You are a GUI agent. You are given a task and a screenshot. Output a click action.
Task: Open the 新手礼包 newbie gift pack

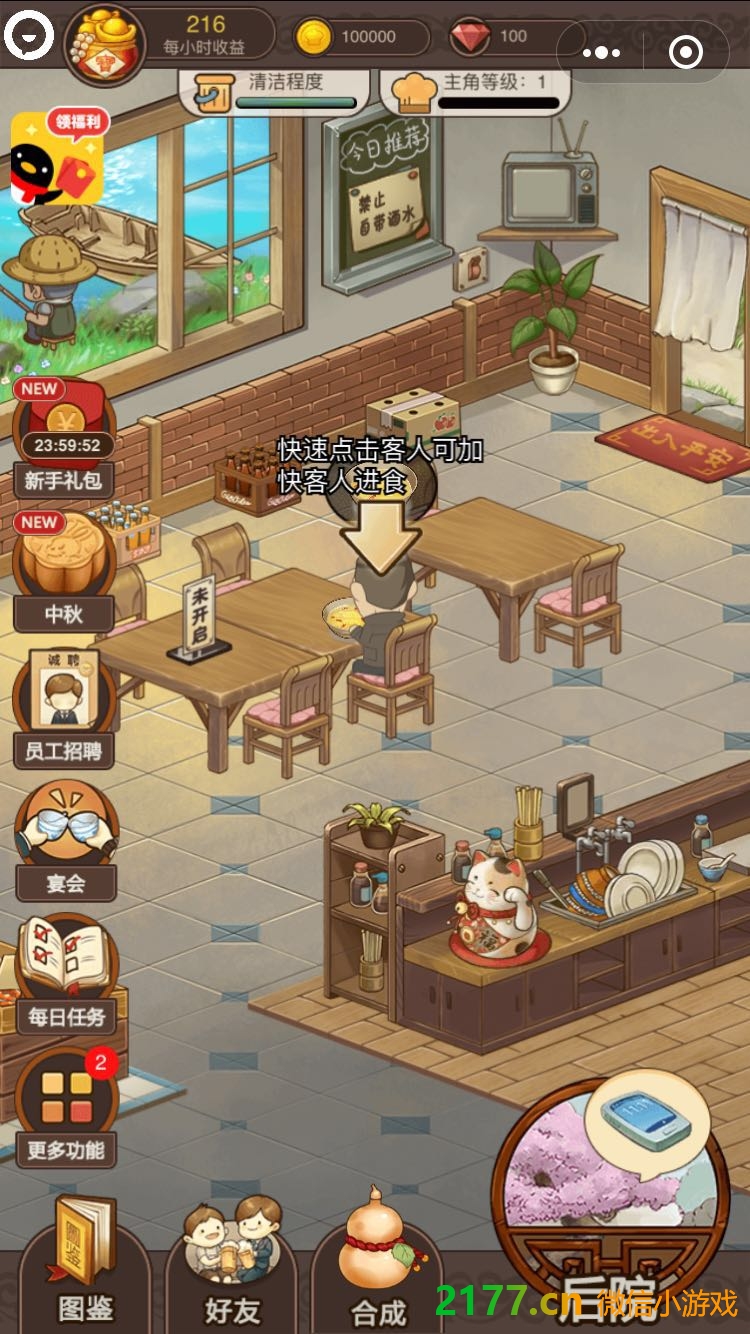coord(64,437)
